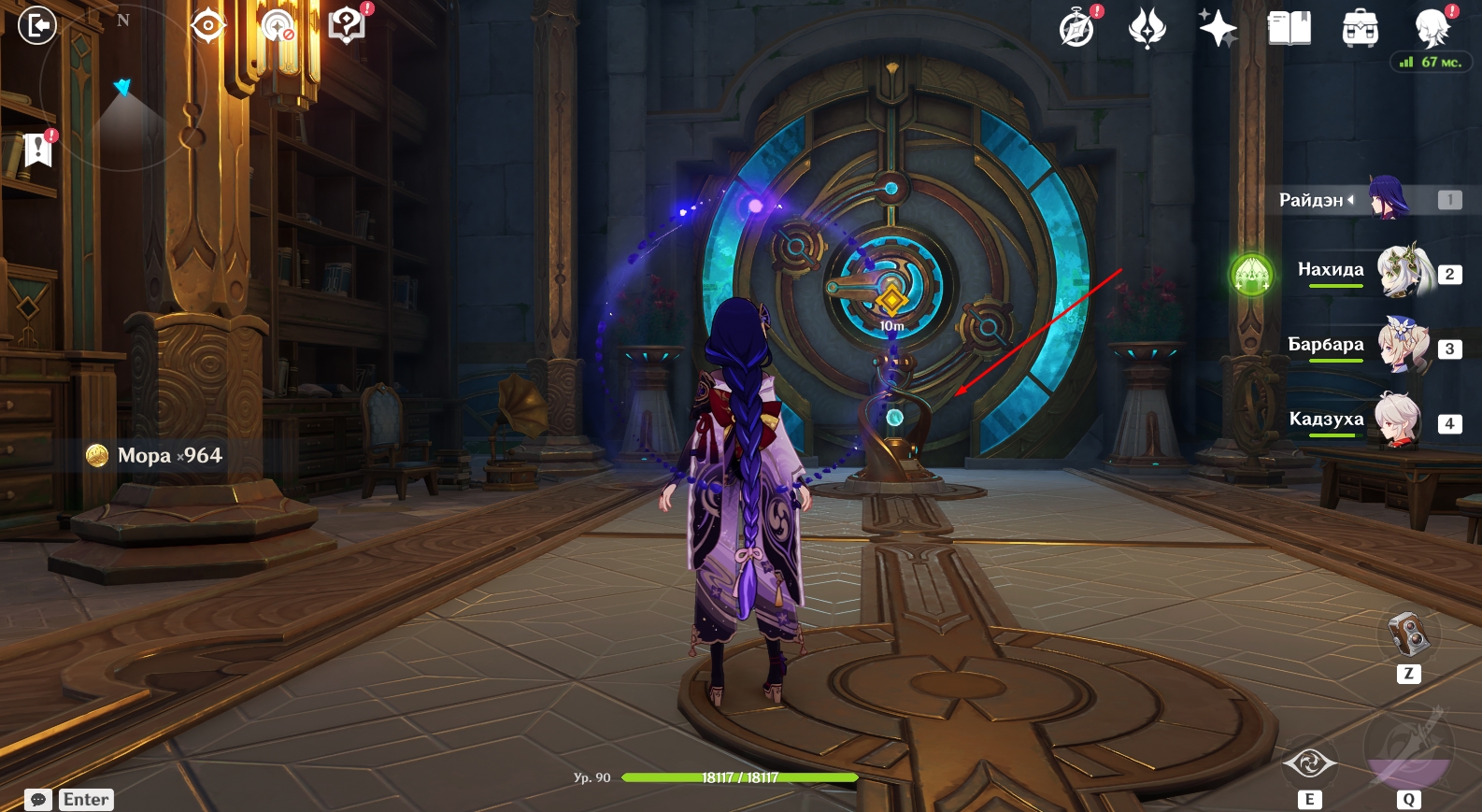The image size is (1482, 812).
Task: Open the character head menu icon
Action: (x=1431, y=28)
